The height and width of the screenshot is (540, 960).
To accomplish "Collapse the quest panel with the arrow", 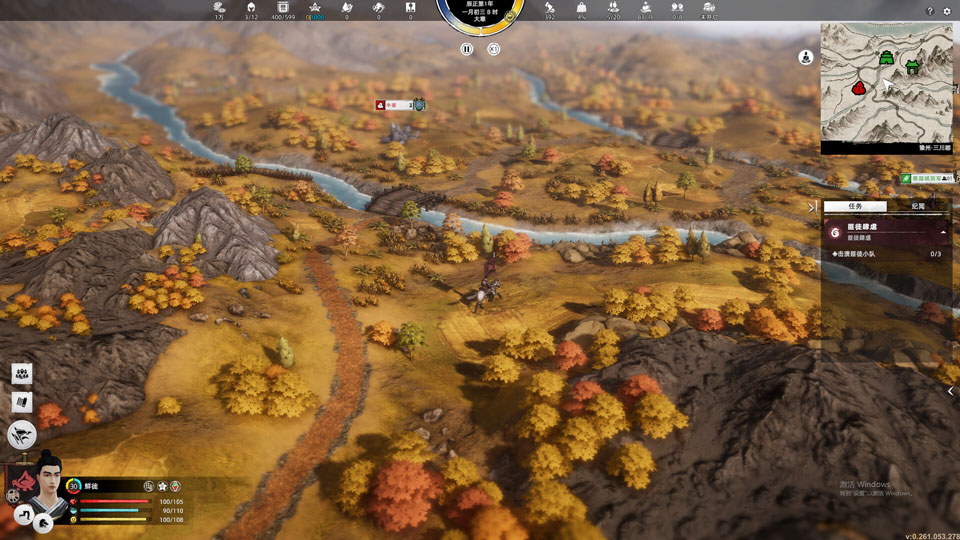I will (812, 207).
